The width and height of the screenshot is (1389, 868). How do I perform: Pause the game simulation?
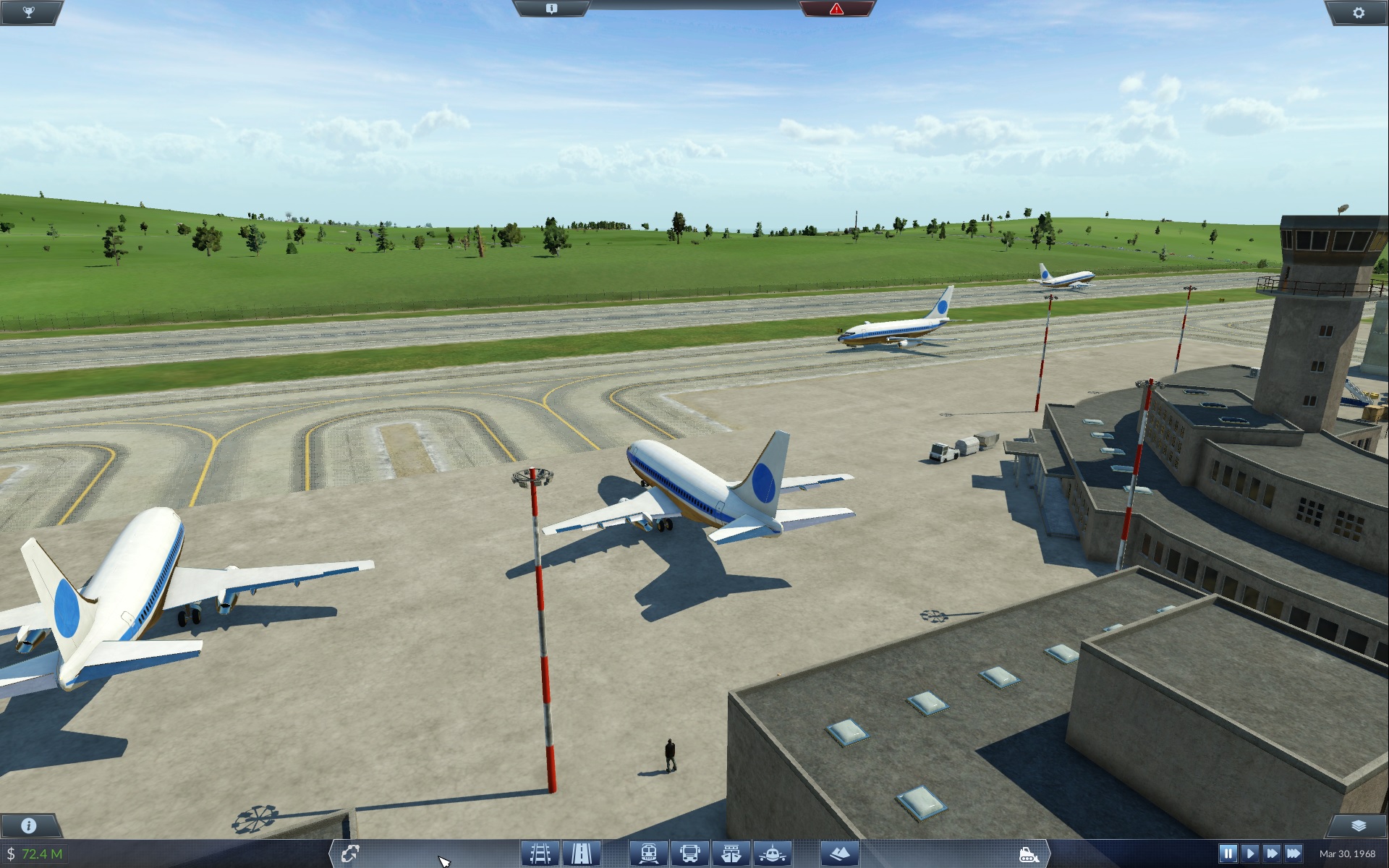1228,854
